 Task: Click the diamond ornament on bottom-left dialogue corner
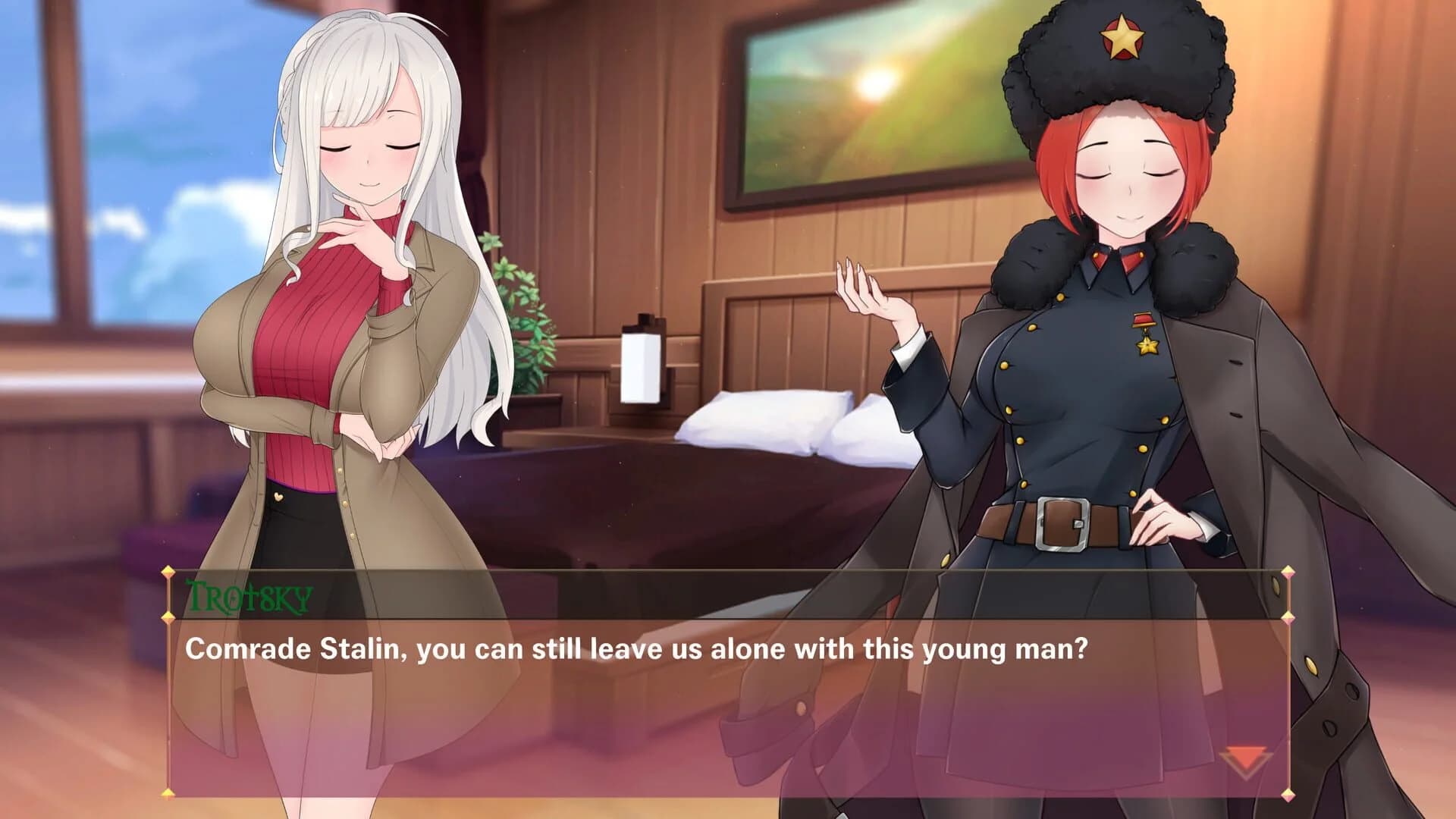pyautogui.click(x=168, y=793)
